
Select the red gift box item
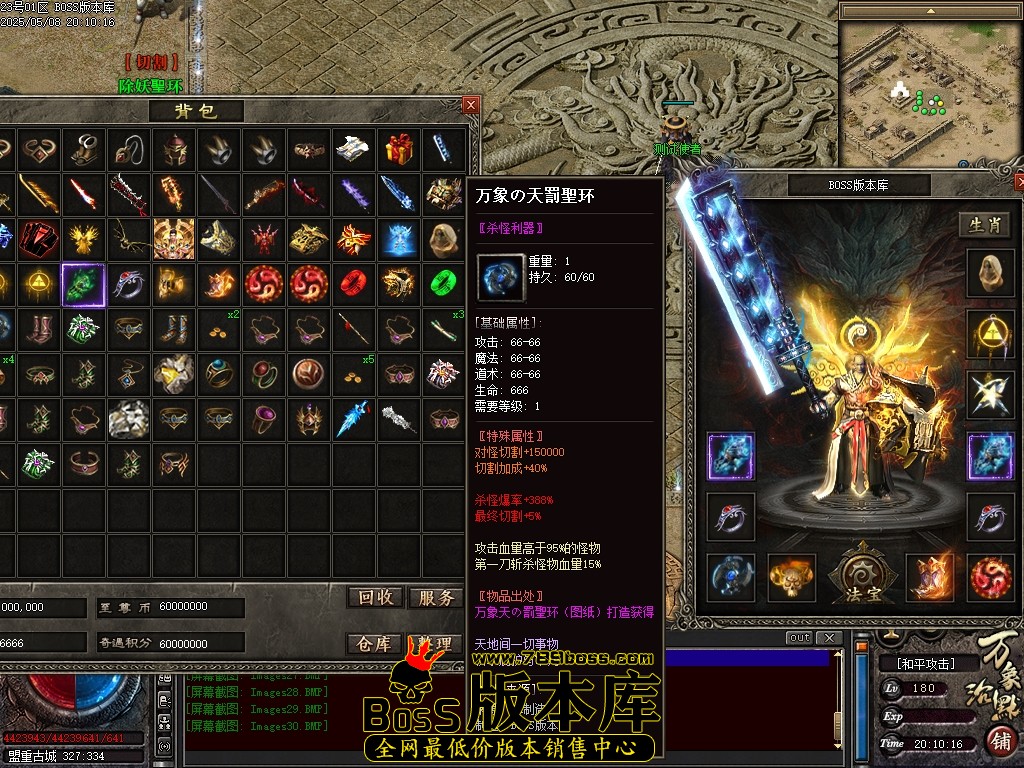click(x=399, y=149)
